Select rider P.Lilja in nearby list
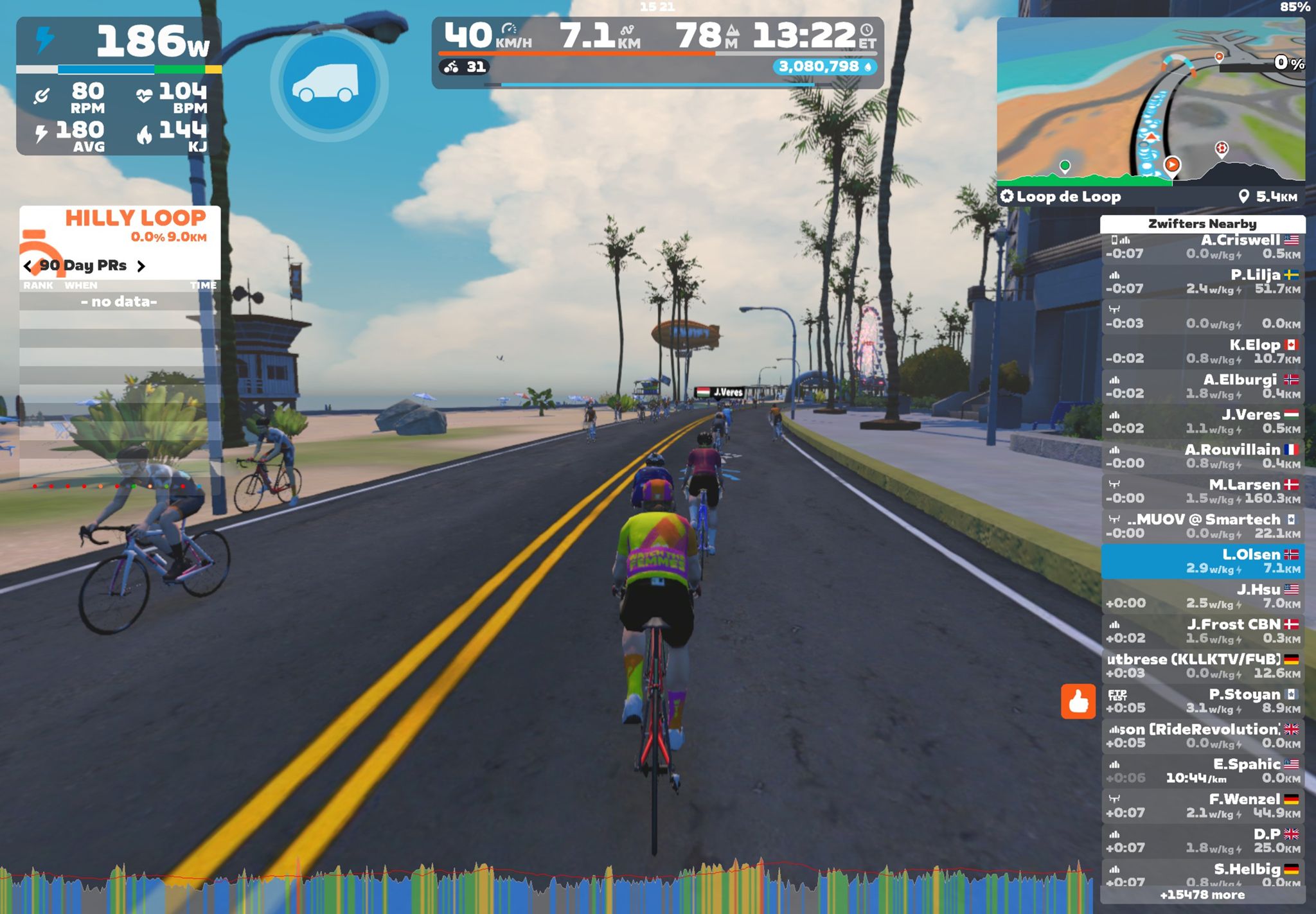 (x=1202, y=282)
